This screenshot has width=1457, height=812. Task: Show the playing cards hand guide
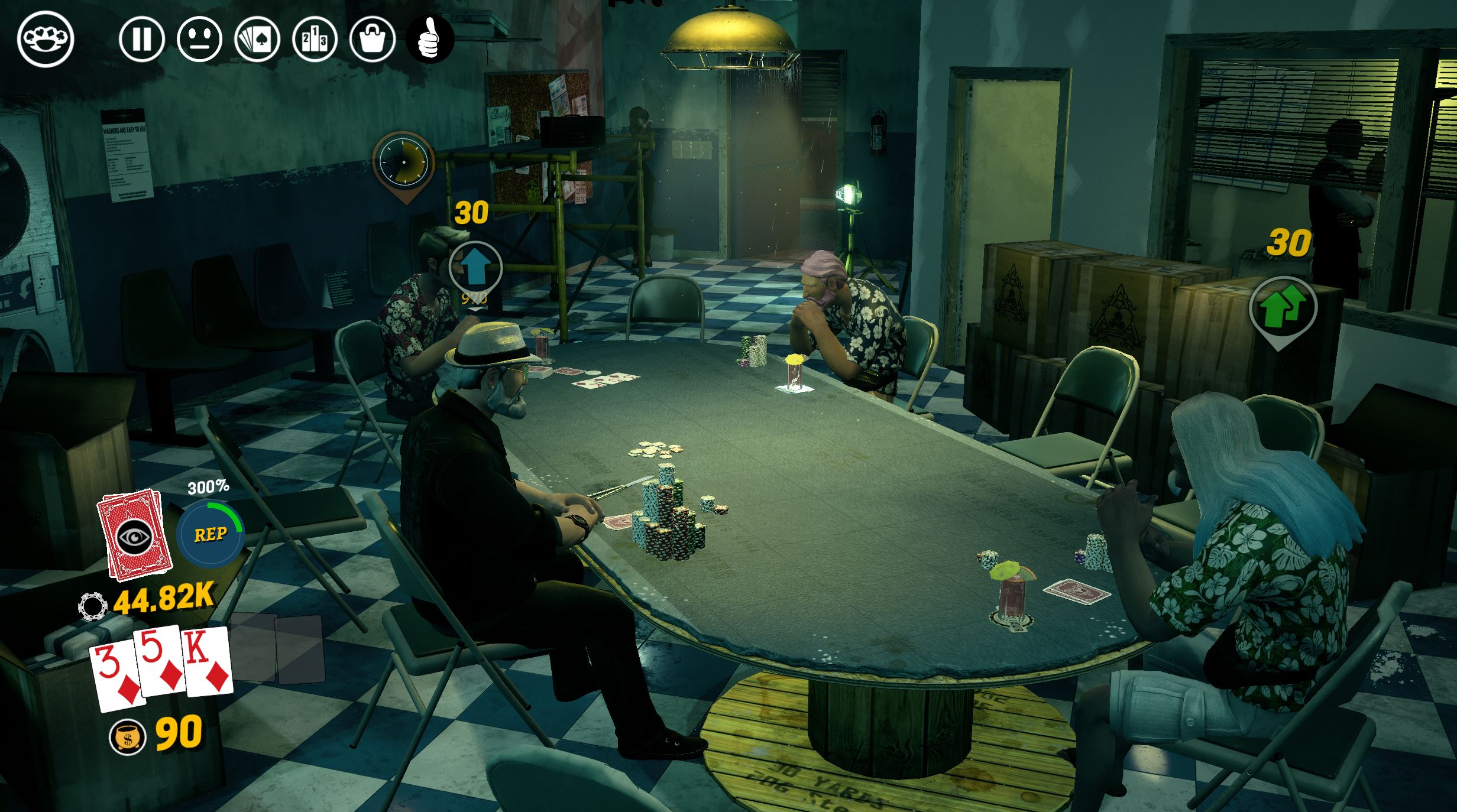(x=257, y=39)
